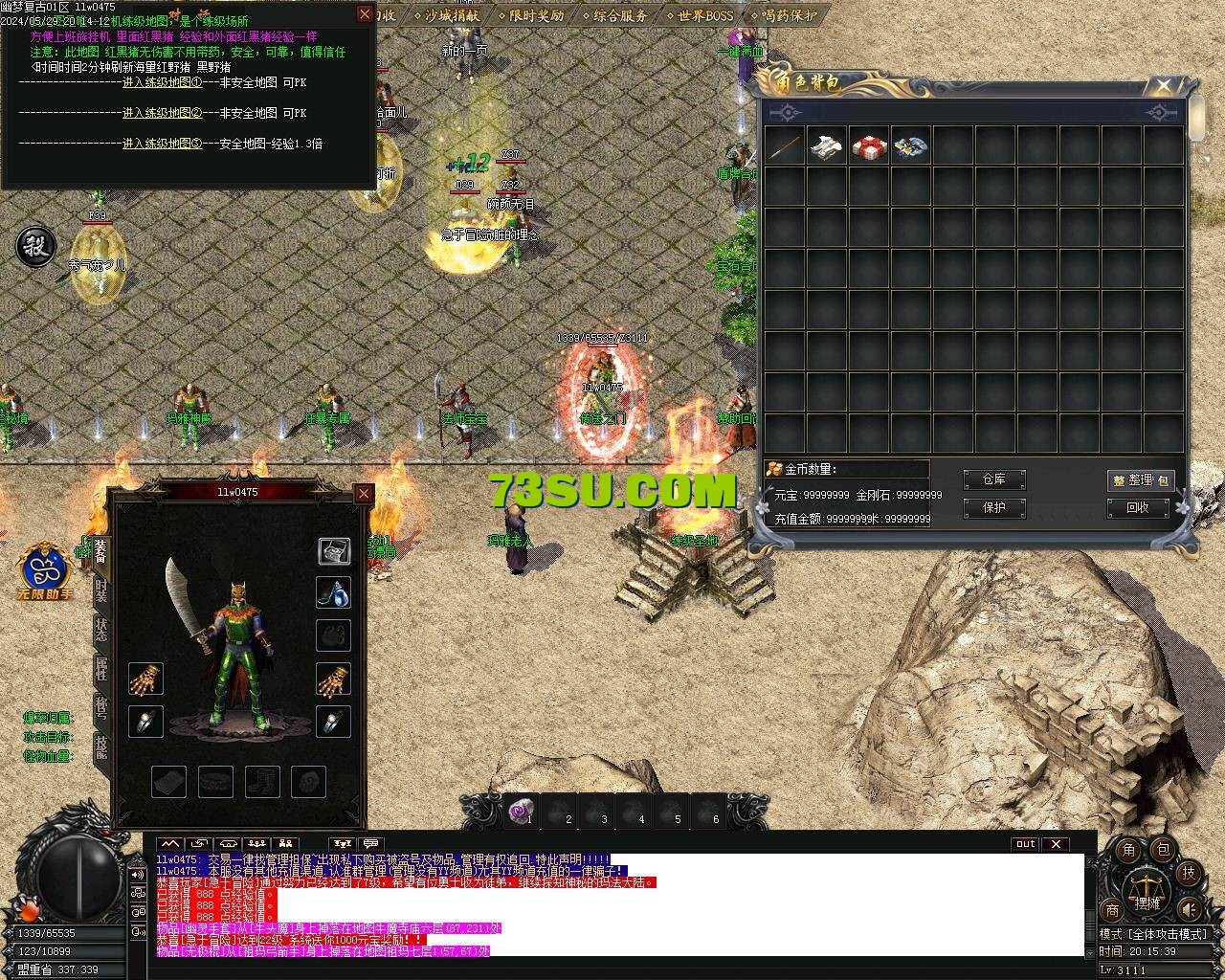Switch to the 技能 skills tab
The width and height of the screenshot is (1225, 980).
click(x=101, y=748)
